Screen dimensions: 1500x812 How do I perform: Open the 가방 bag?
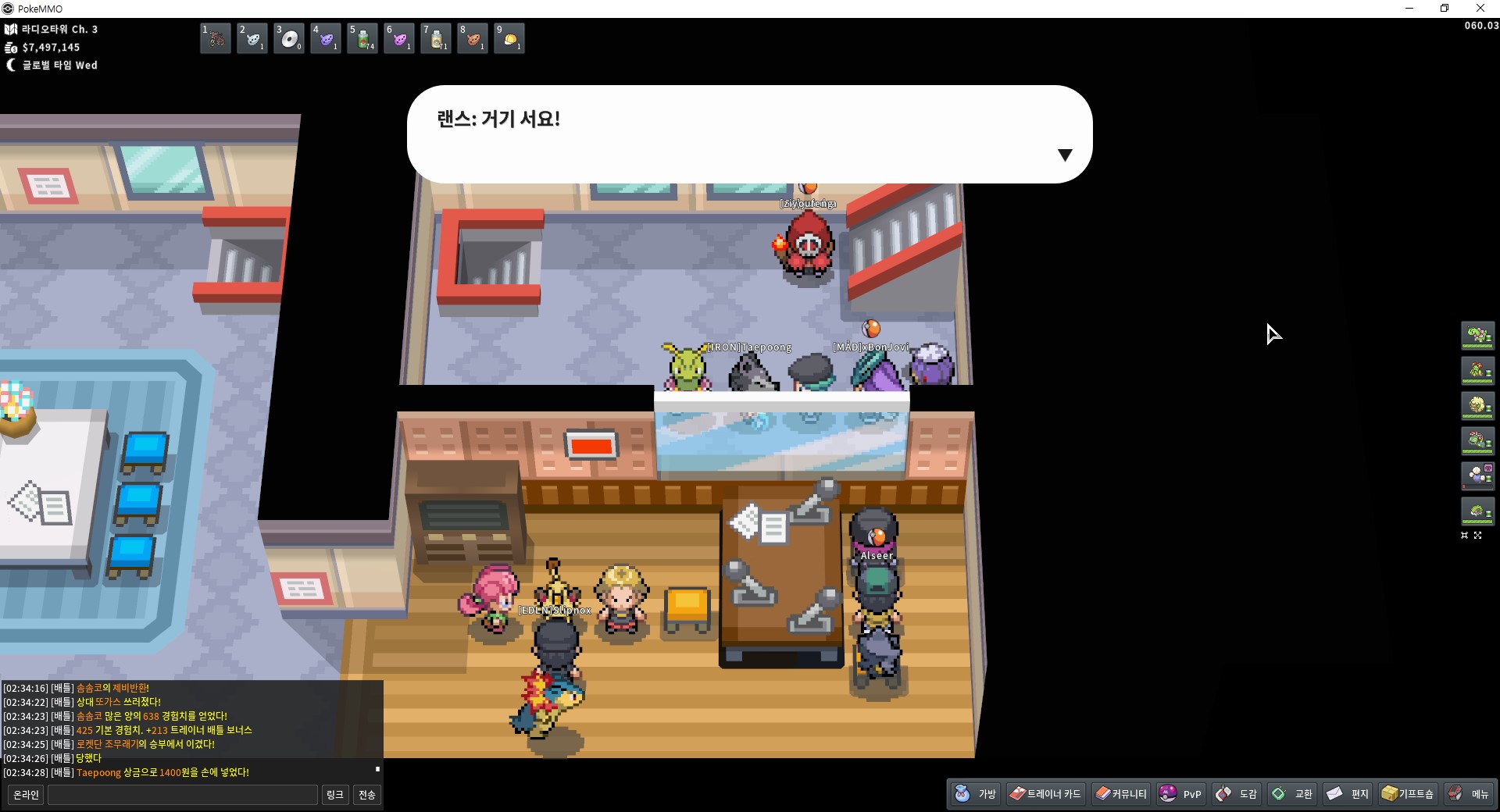(976, 794)
